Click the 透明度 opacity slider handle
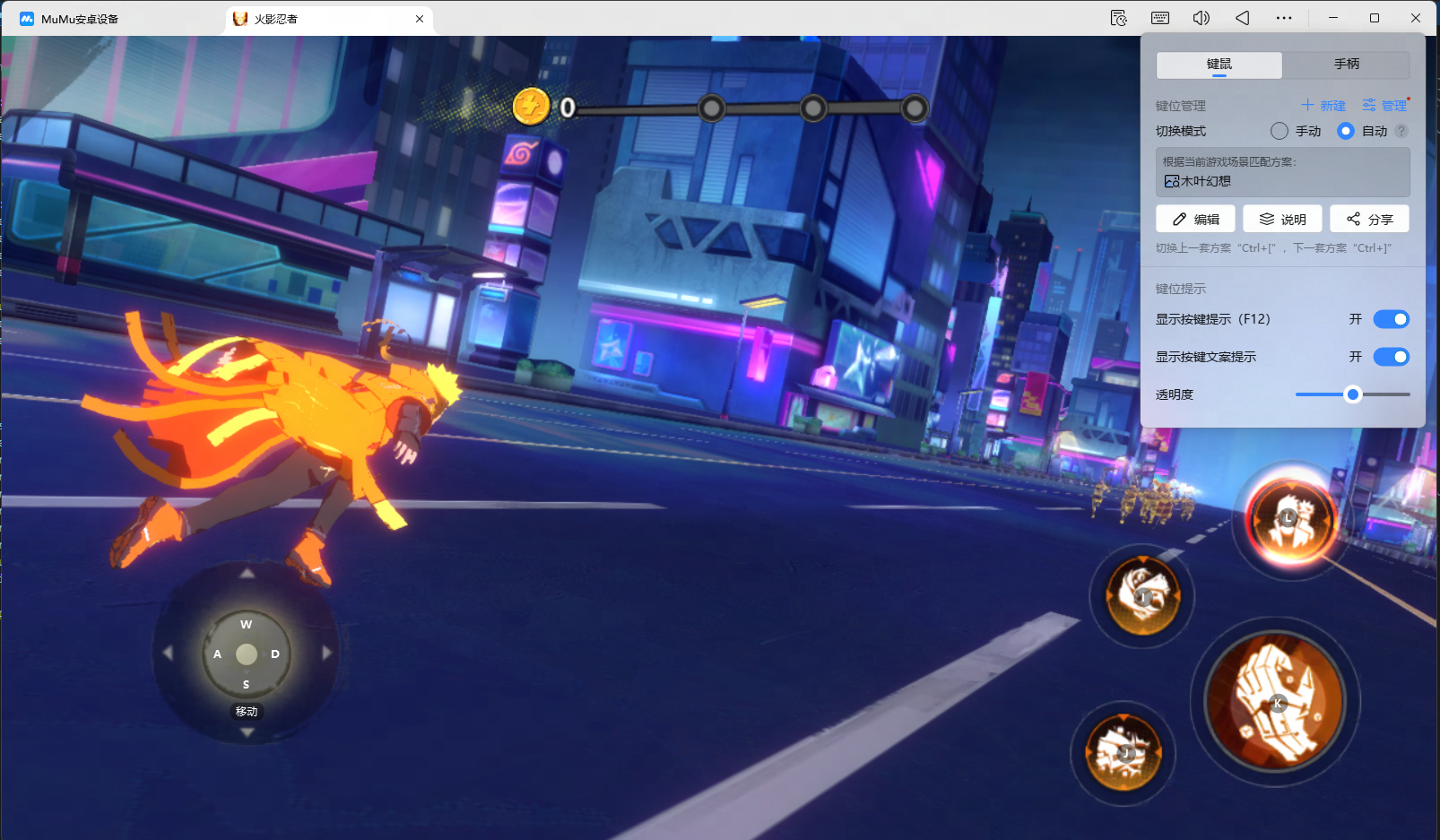Viewport: 1440px width, 840px height. 1353,394
